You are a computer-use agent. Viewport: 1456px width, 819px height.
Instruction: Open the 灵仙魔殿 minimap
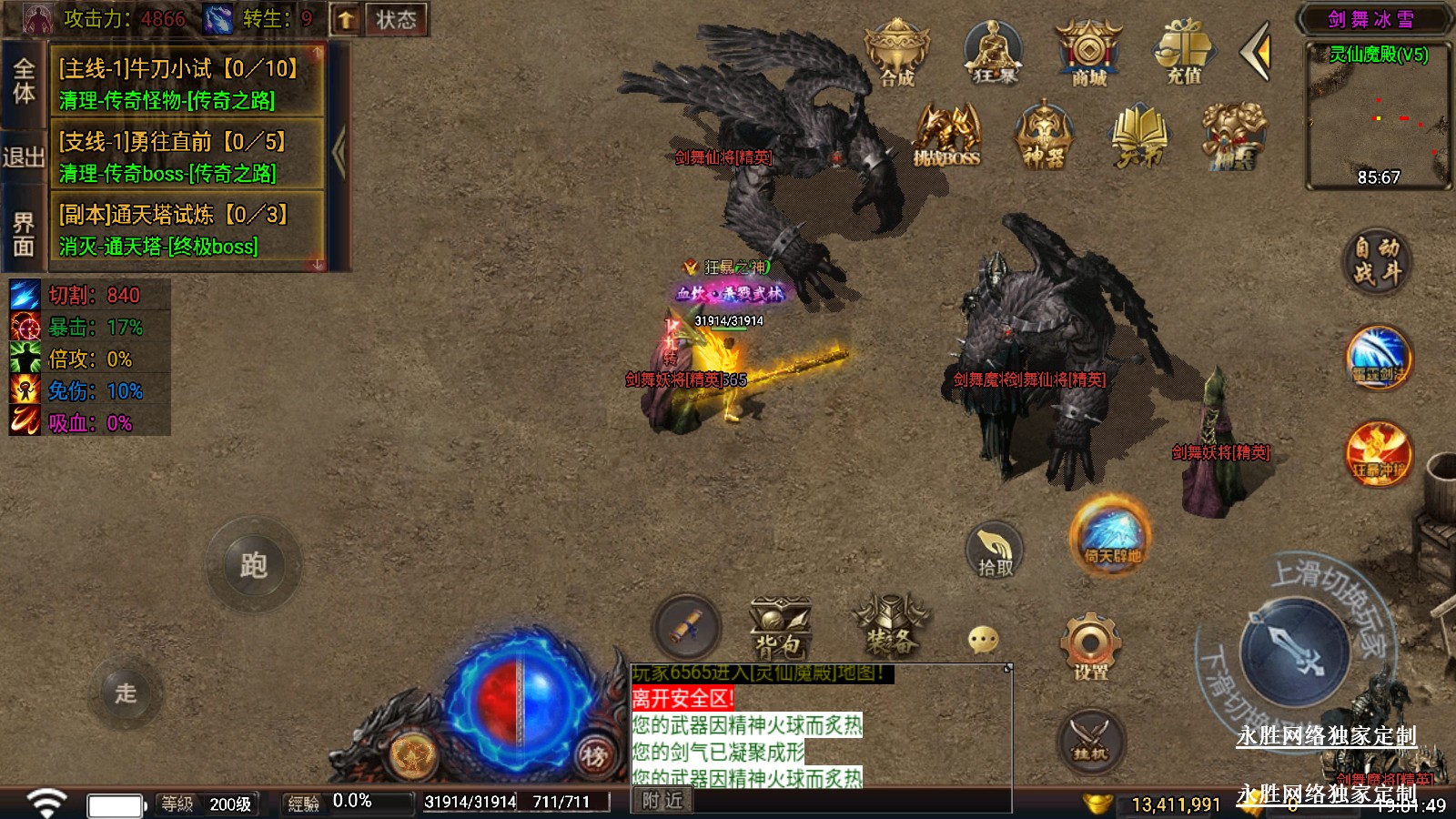[x=1378, y=114]
